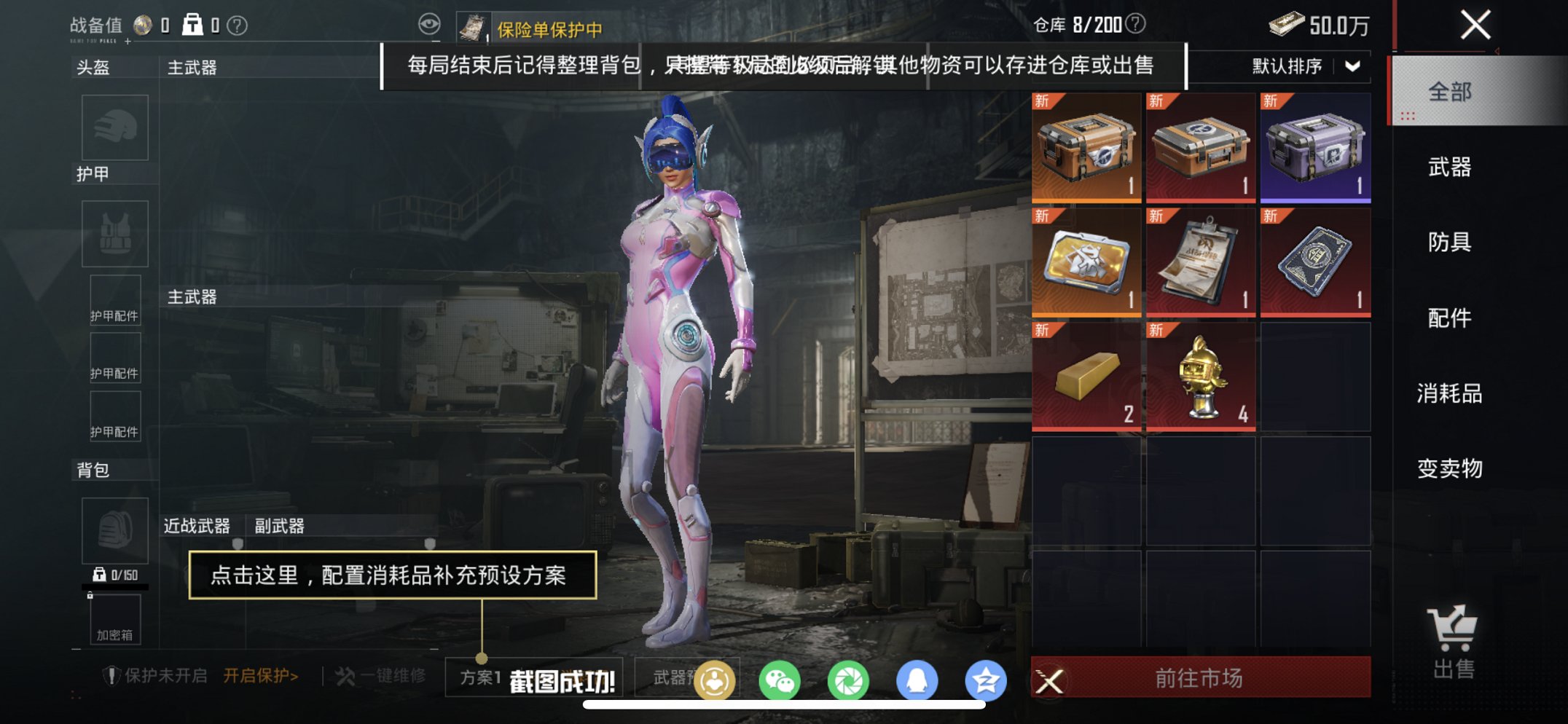This screenshot has width=1568, height=724.
Task: Select the backpack equipment slot icon
Action: pos(114,531)
